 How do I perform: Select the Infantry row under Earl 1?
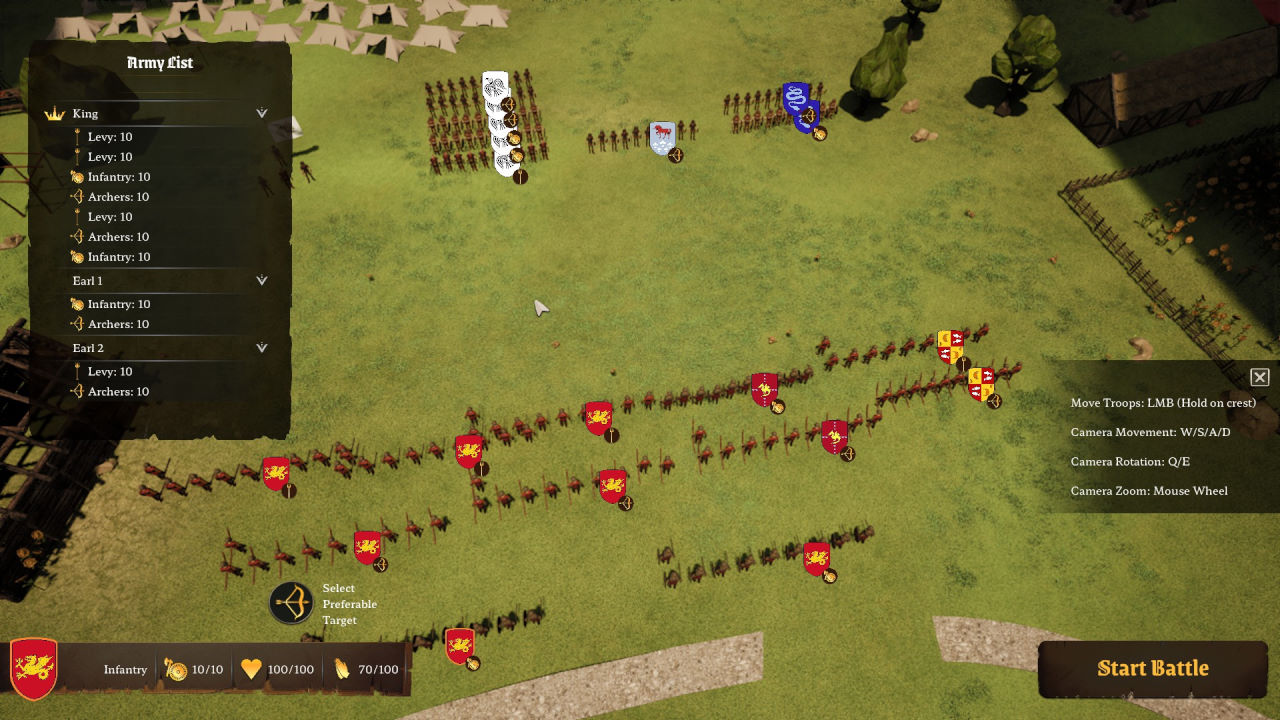[x=118, y=304]
